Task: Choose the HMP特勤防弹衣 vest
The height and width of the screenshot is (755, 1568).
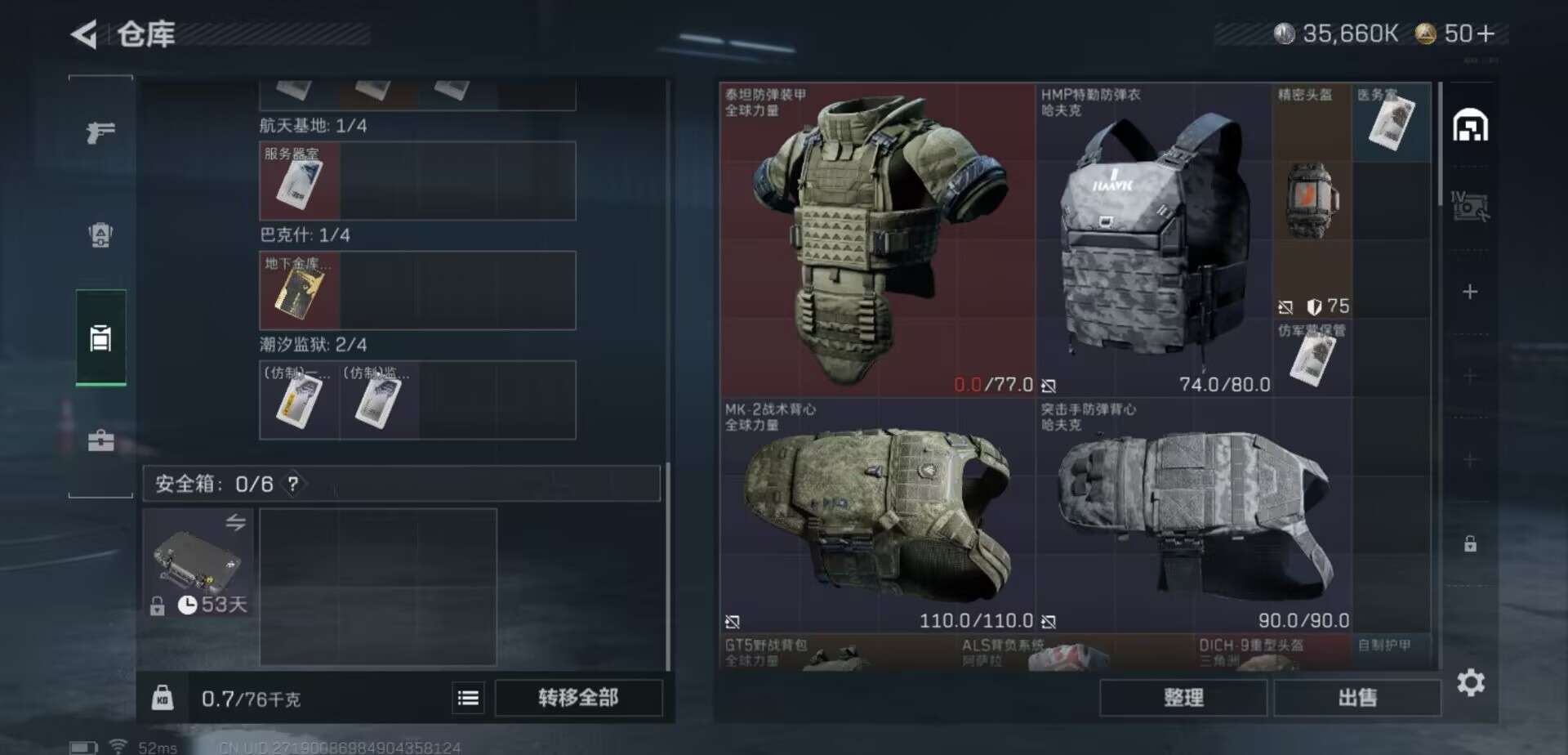Action: pyautogui.click(x=1153, y=239)
